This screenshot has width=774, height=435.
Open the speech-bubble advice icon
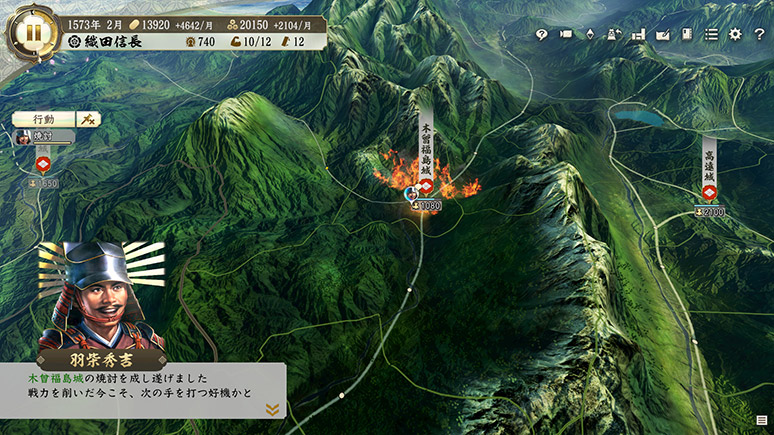click(x=542, y=35)
